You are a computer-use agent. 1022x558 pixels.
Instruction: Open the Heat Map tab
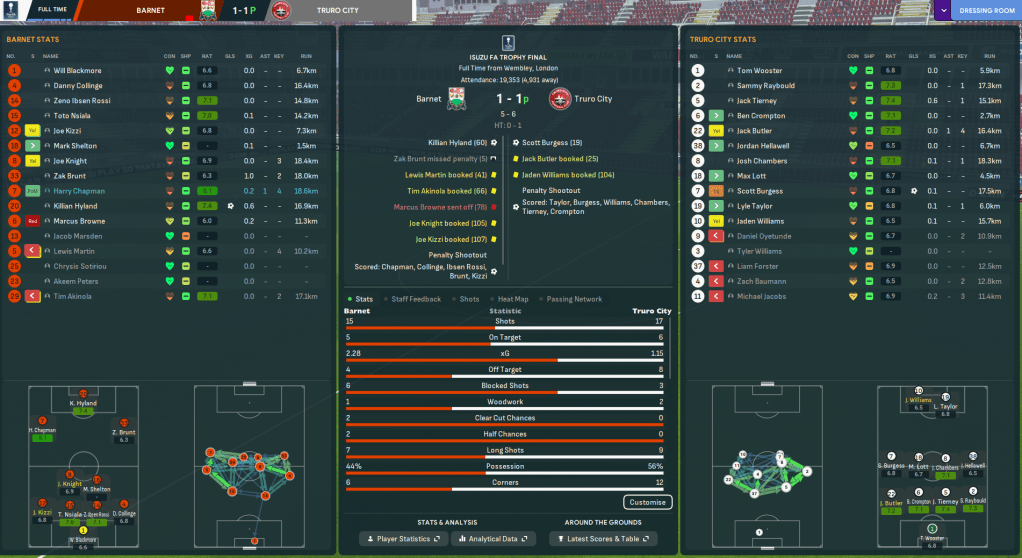coord(513,299)
